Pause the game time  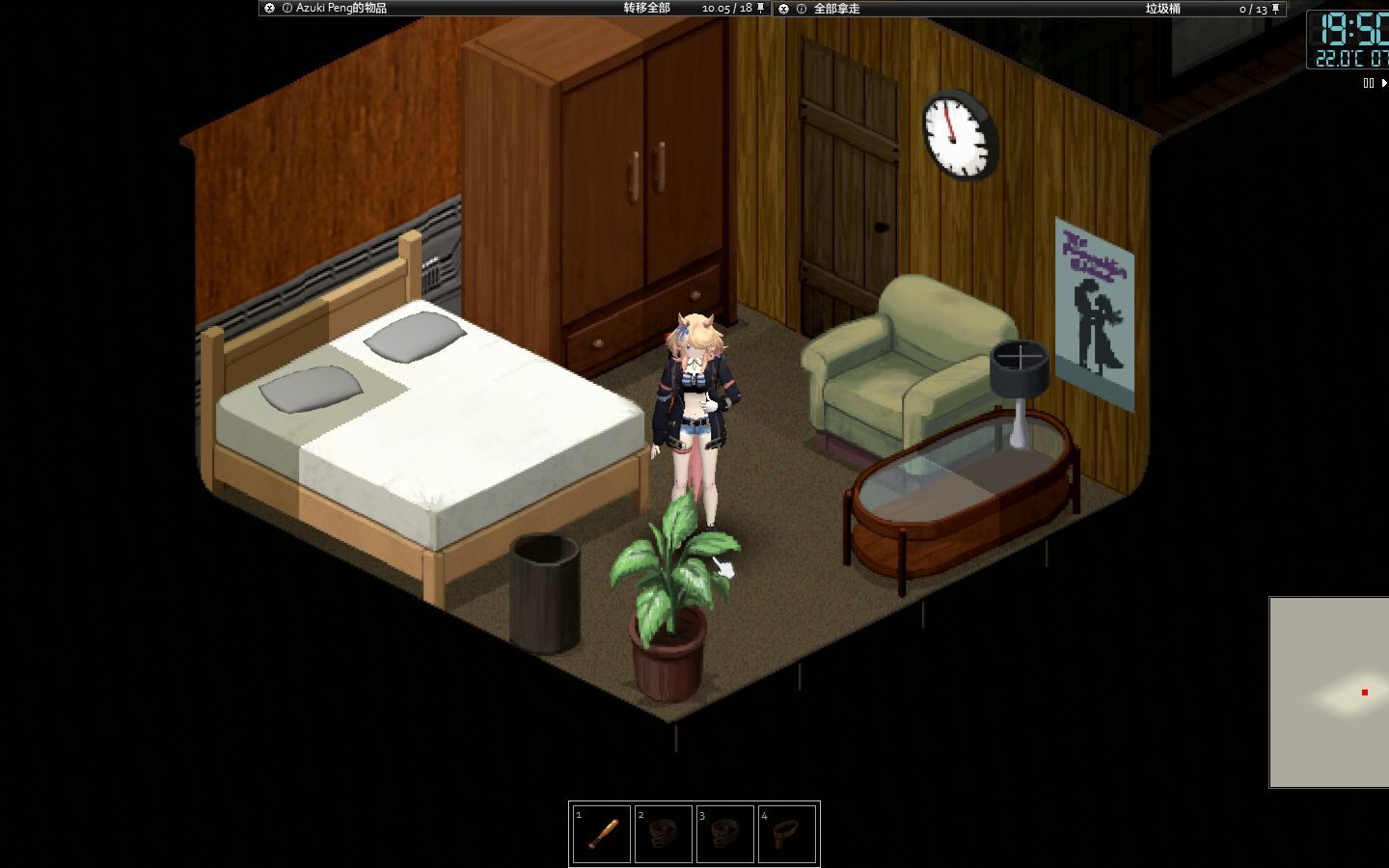tap(1367, 83)
